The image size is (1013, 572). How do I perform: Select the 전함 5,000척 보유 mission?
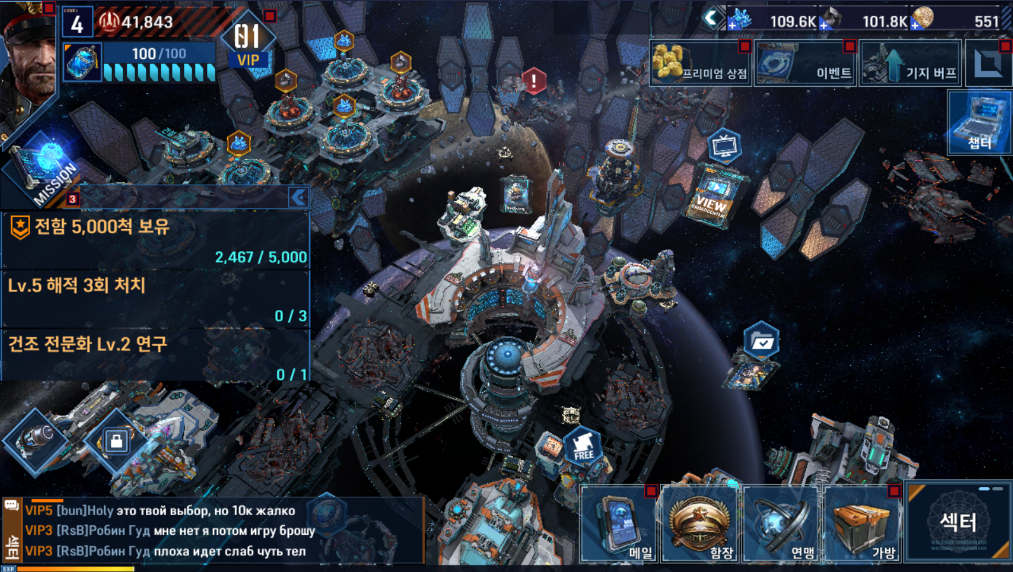coord(155,240)
